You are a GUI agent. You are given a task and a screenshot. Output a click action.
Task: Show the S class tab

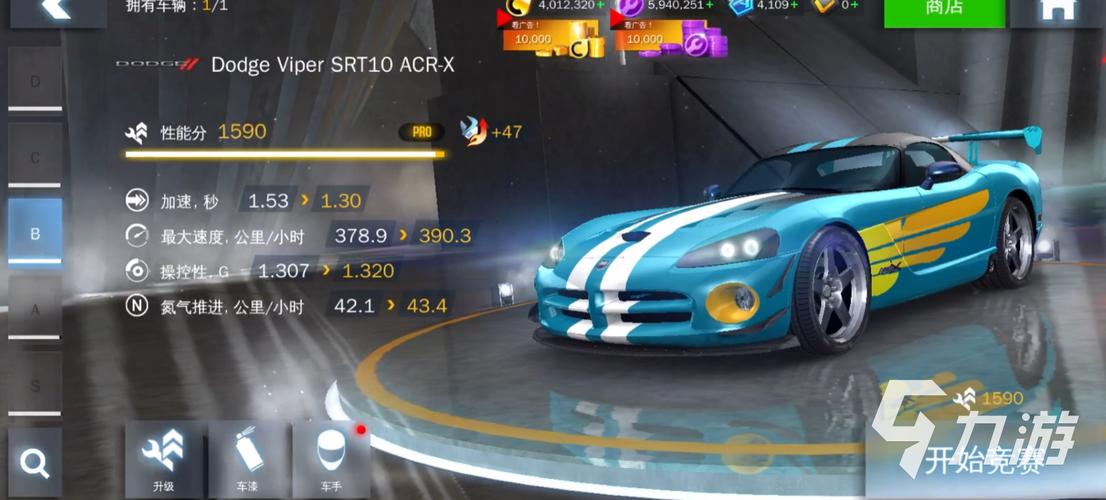(35, 385)
